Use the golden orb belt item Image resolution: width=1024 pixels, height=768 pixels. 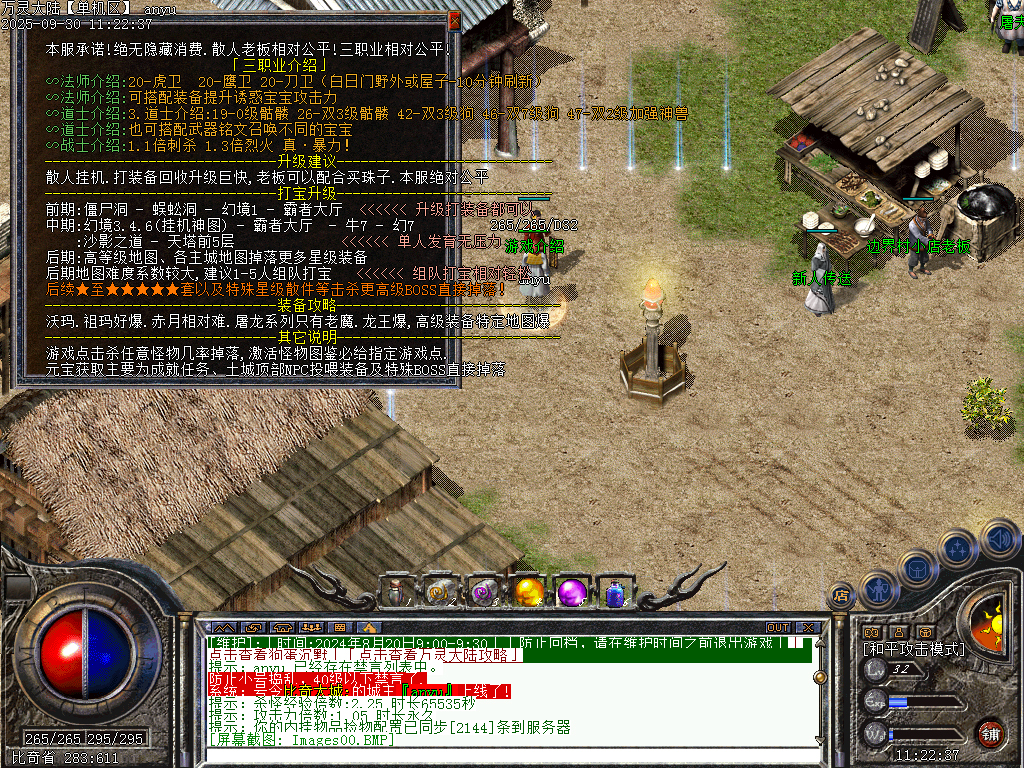528,592
